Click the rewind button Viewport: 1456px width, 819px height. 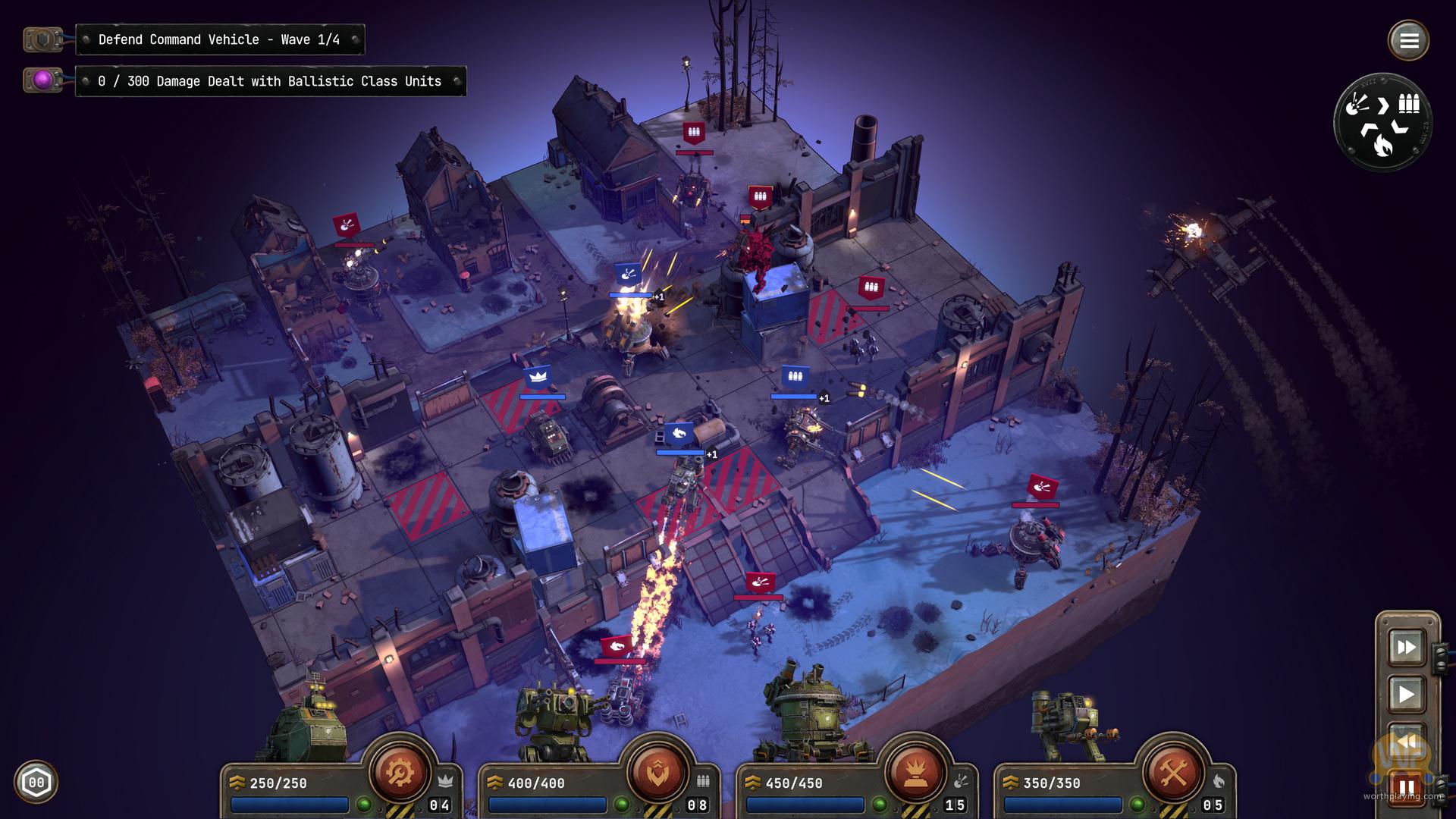(1406, 741)
